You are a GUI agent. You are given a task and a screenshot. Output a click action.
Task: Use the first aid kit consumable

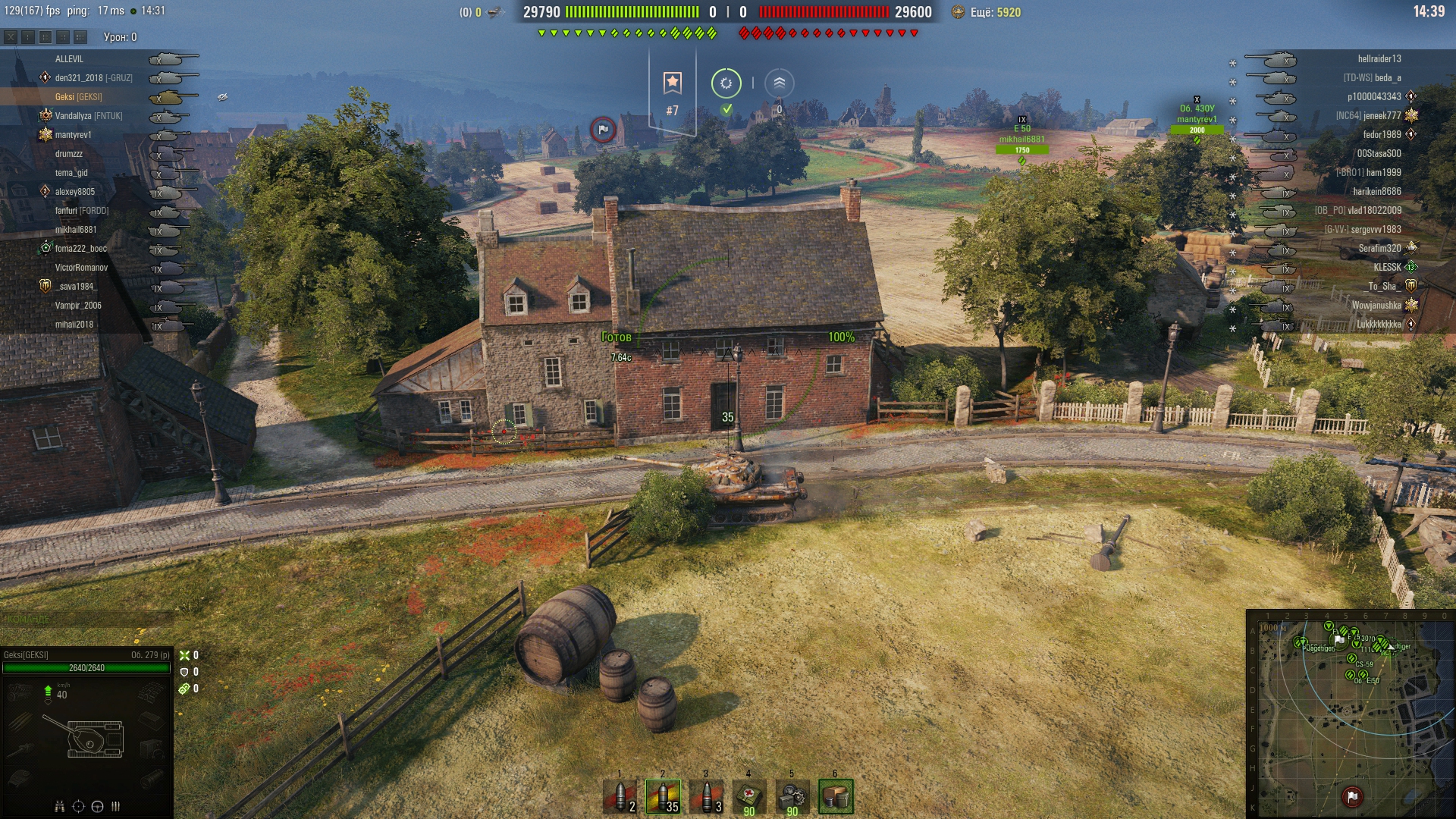click(x=749, y=796)
